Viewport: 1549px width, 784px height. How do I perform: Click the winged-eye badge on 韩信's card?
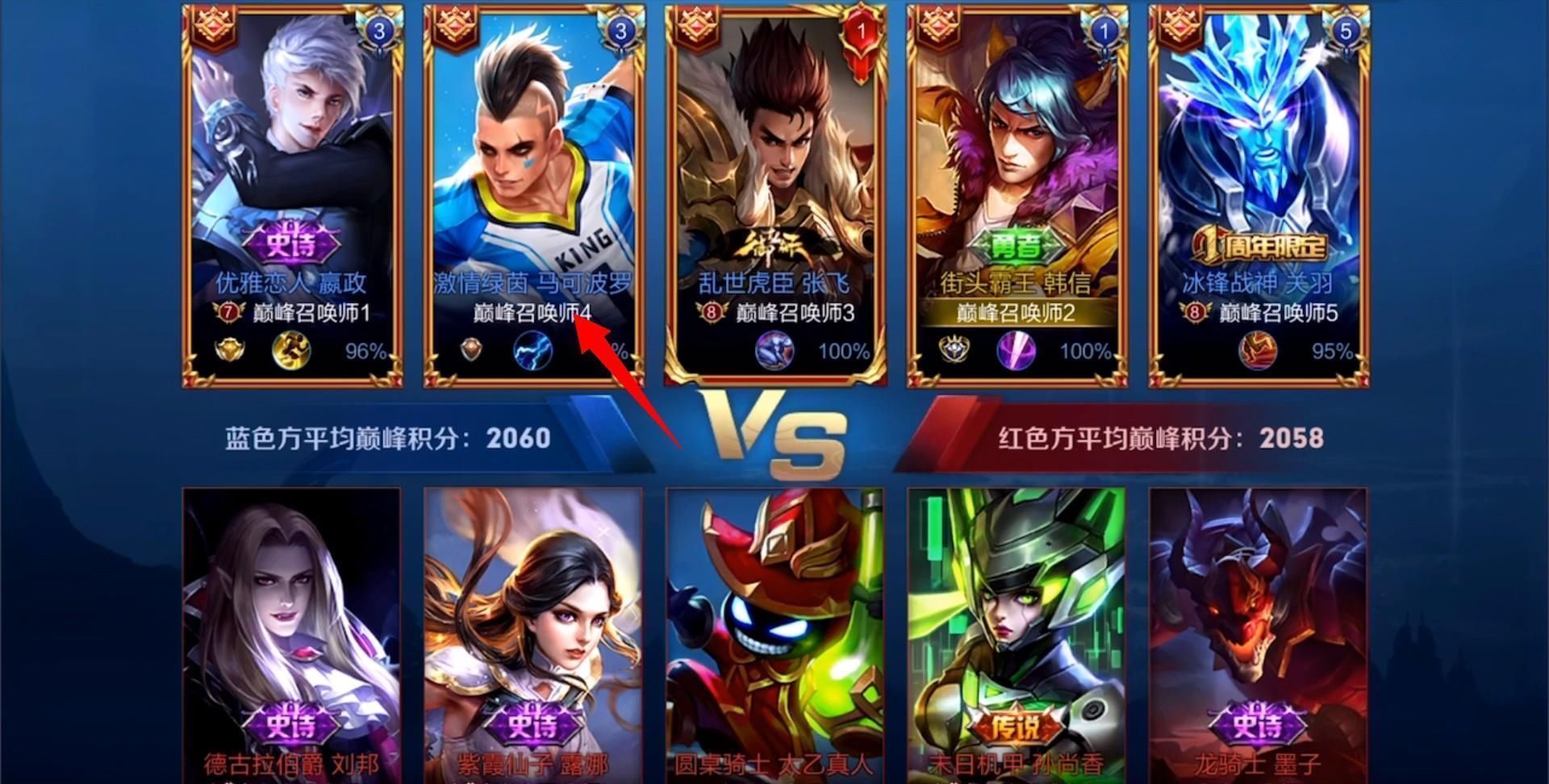click(x=955, y=350)
